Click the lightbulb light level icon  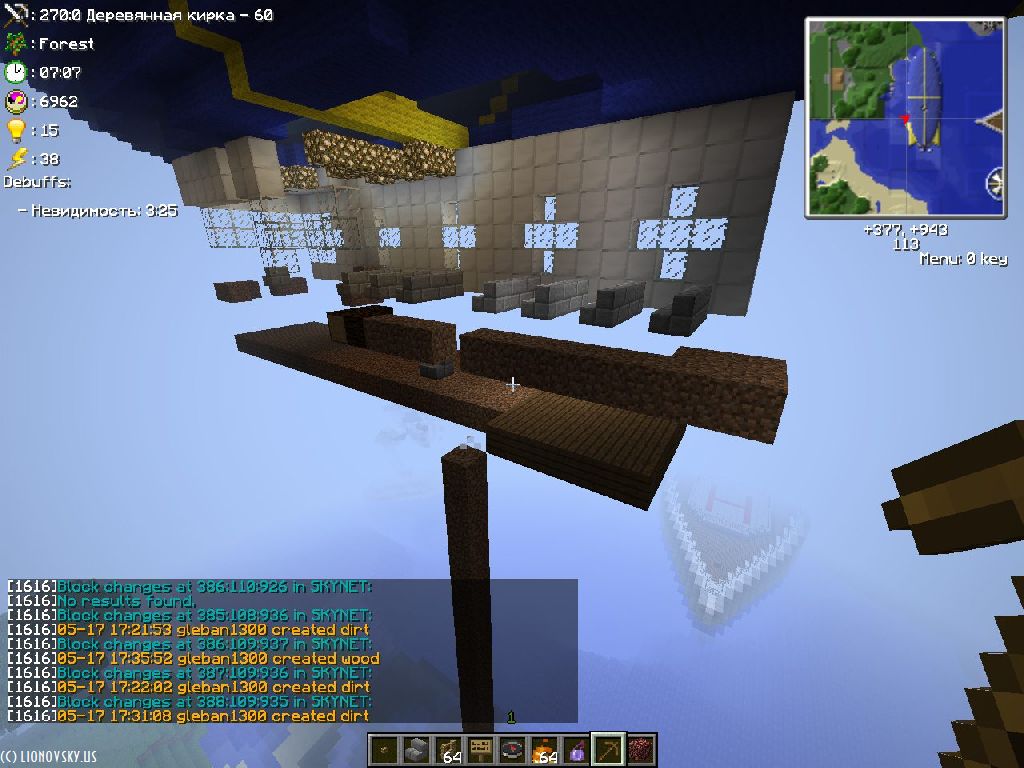point(15,130)
